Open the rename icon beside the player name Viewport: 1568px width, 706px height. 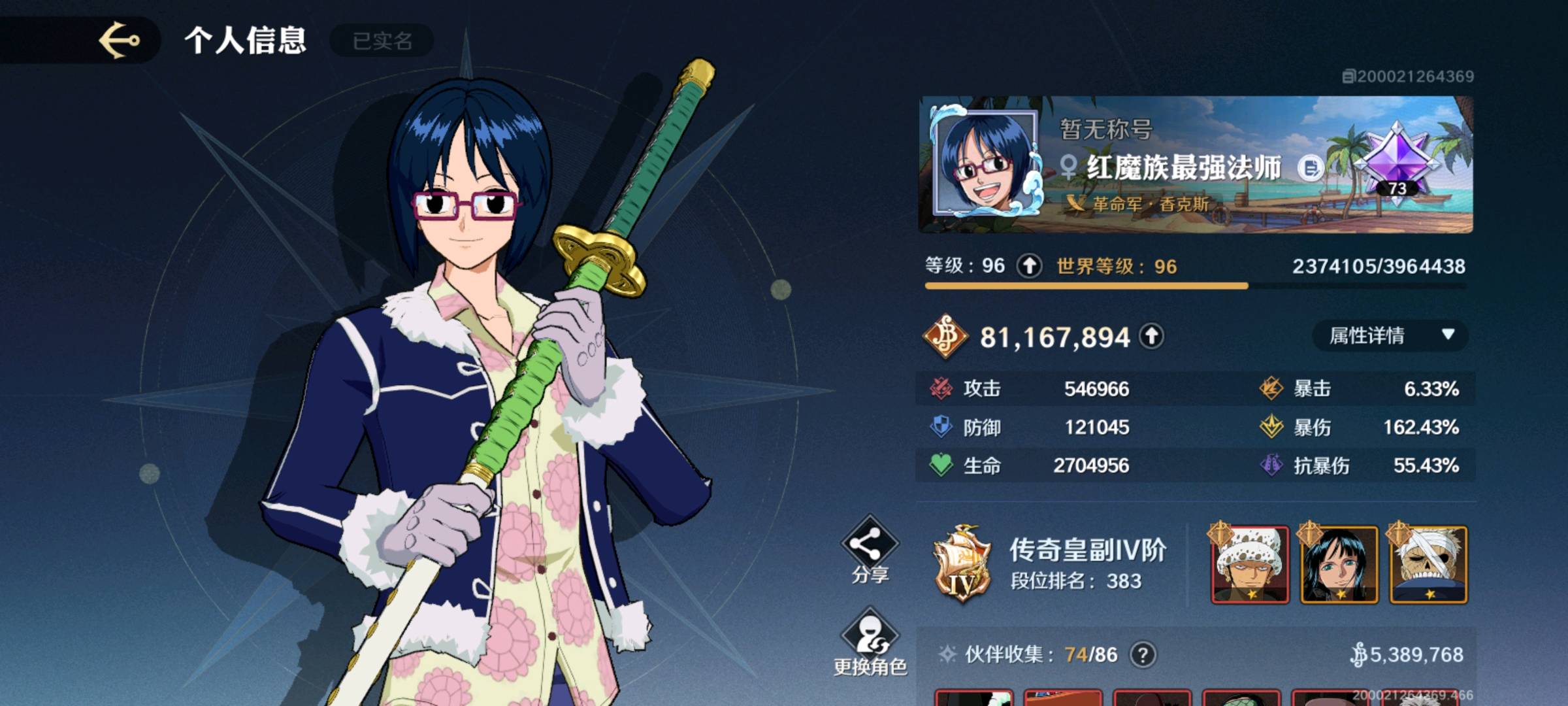click(x=1309, y=169)
